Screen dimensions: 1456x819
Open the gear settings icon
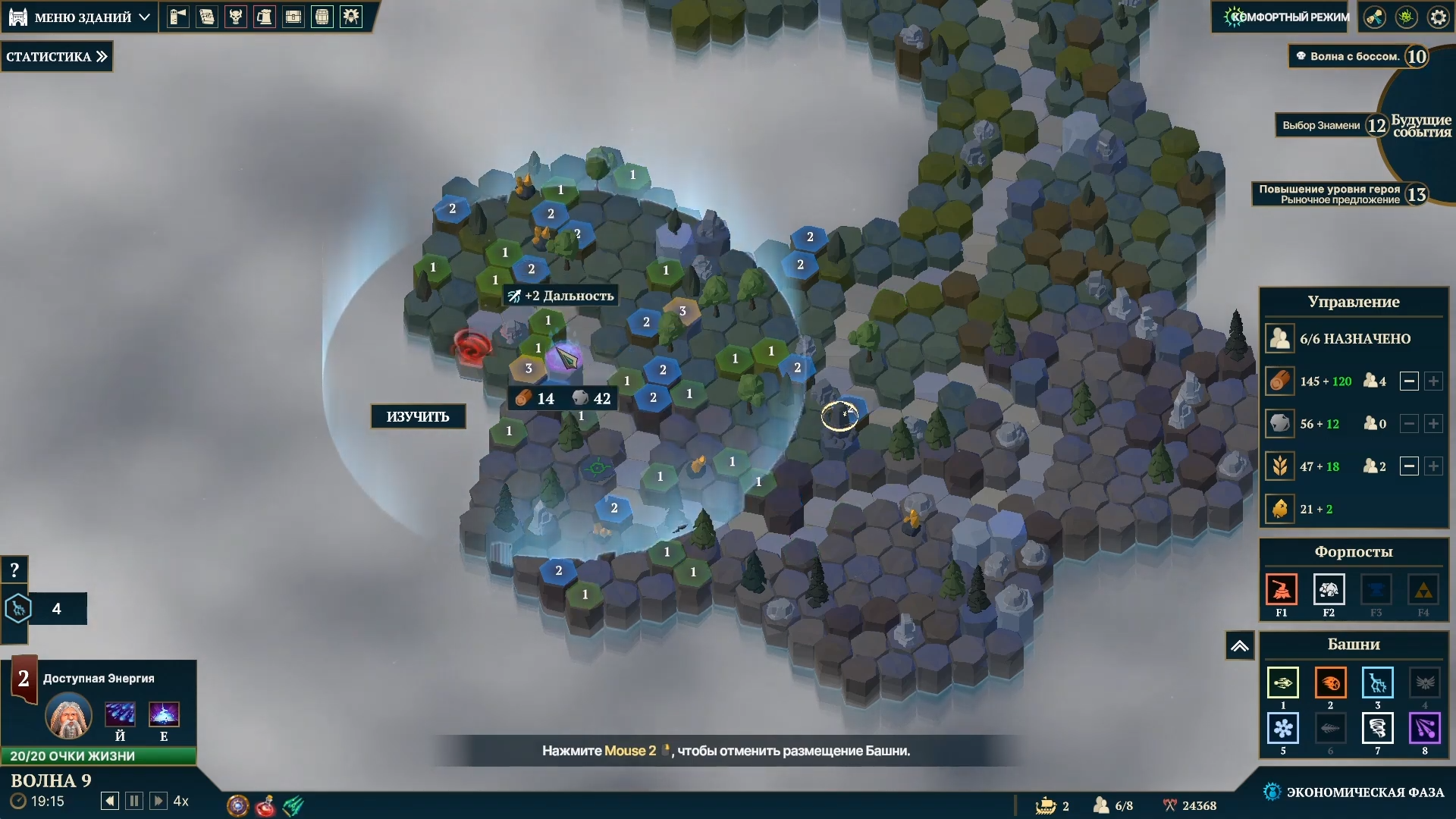pyautogui.click(x=1438, y=17)
